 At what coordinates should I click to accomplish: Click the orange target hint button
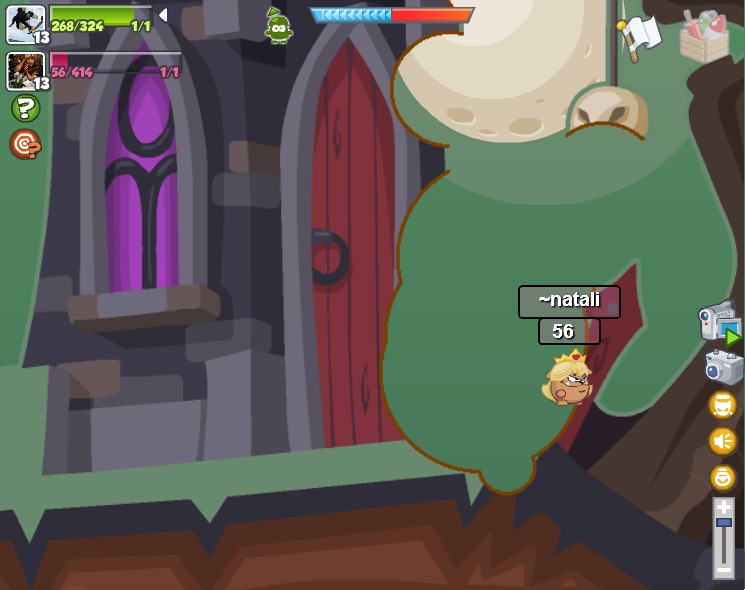25,144
